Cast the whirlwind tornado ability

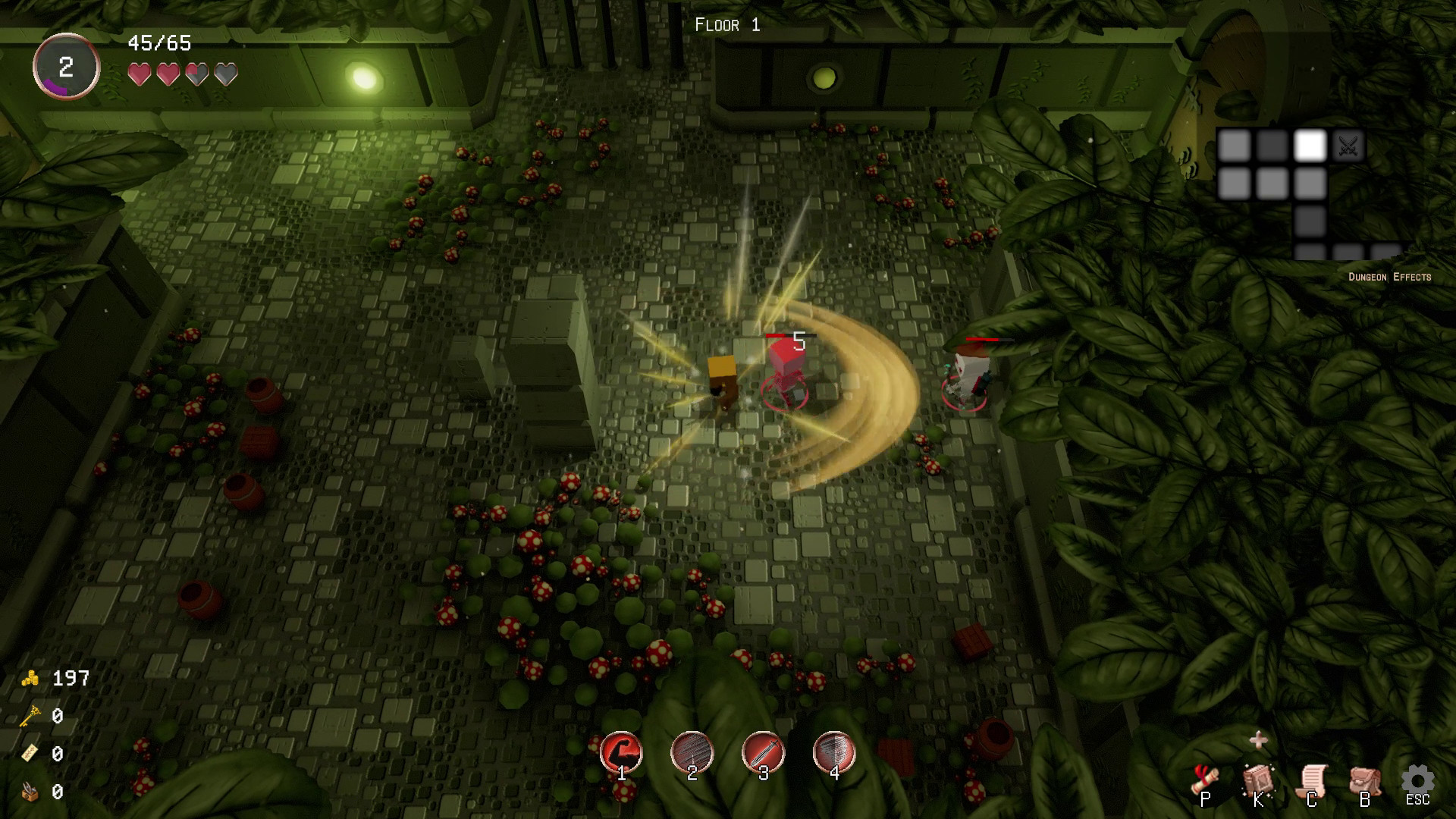click(834, 752)
